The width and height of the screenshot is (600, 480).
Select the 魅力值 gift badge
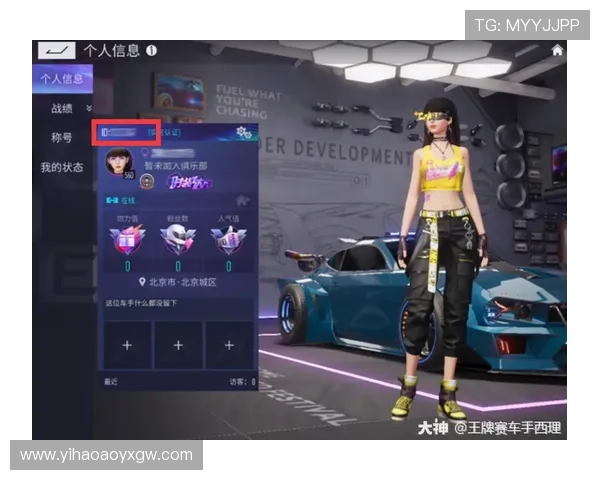click(x=129, y=238)
